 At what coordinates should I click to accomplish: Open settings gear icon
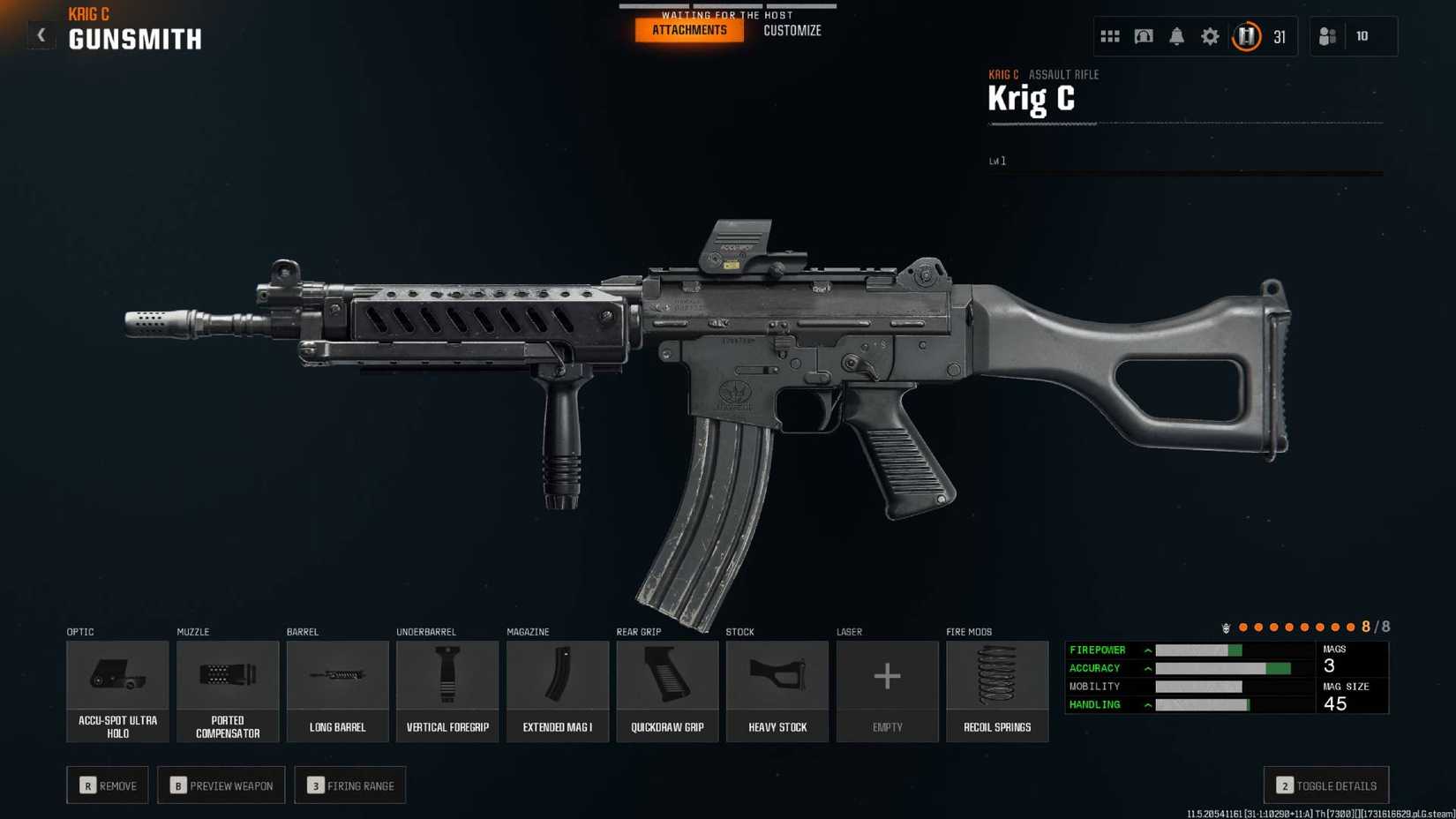tap(1210, 36)
